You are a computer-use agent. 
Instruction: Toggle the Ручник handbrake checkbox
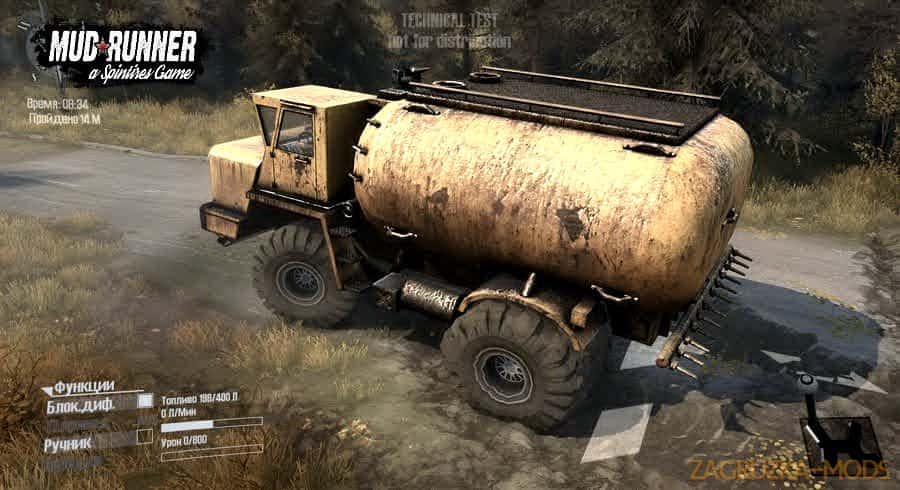144,437
